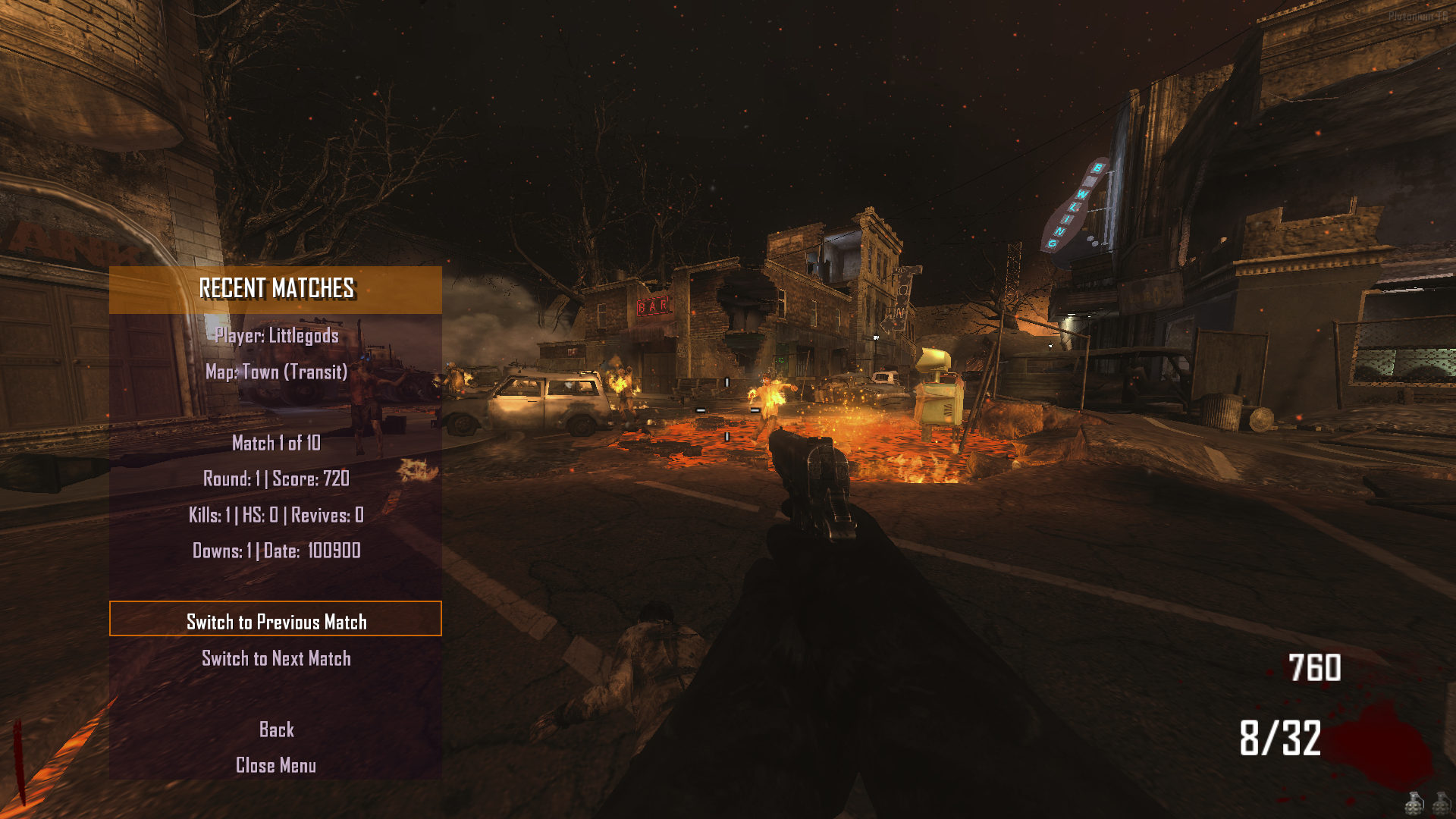Image resolution: width=1456 pixels, height=819 pixels.
Task: Click the Match 1 of 10 counter
Action: pyautogui.click(x=275, y=442)
